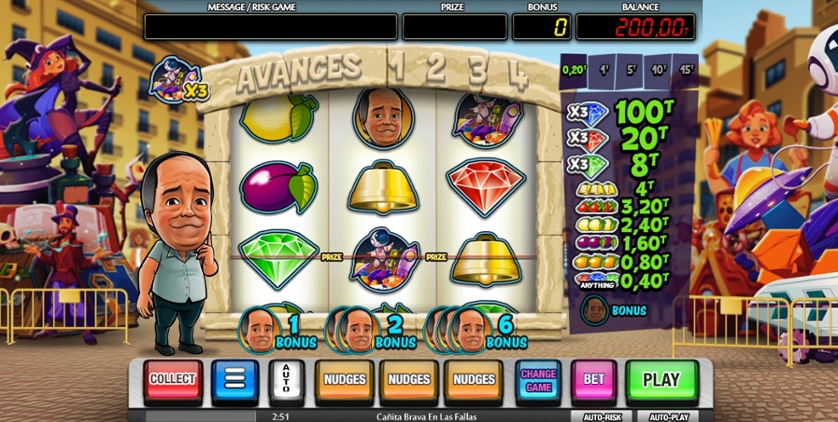The width and height of the screenshot is (838, 422).
Task: Open the blue three-line menu button
Action: pyautogui.click(x=234, y=380)
